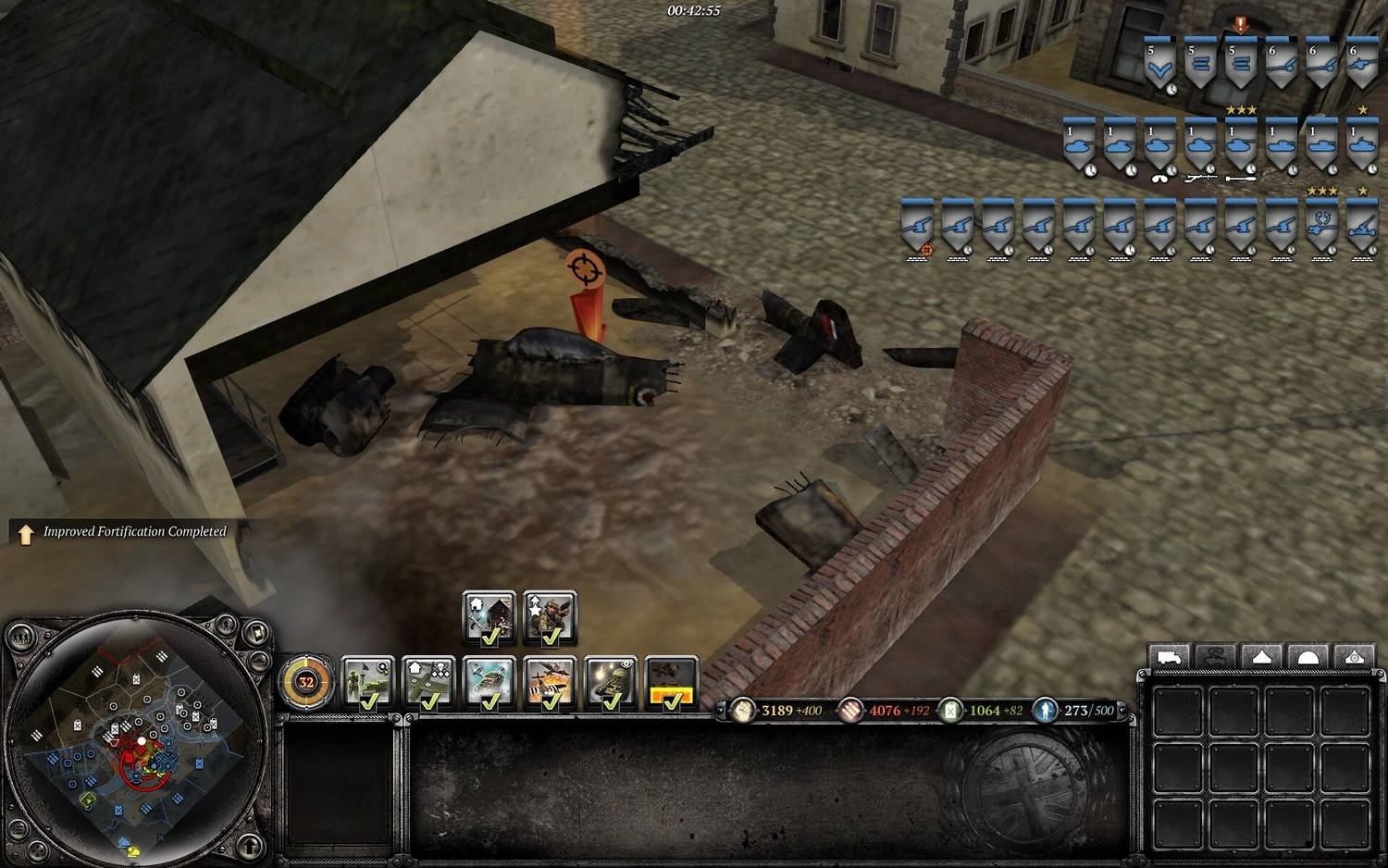Click the truck icon building tab
1388x868 pixels.
[x=1170, y=657]
